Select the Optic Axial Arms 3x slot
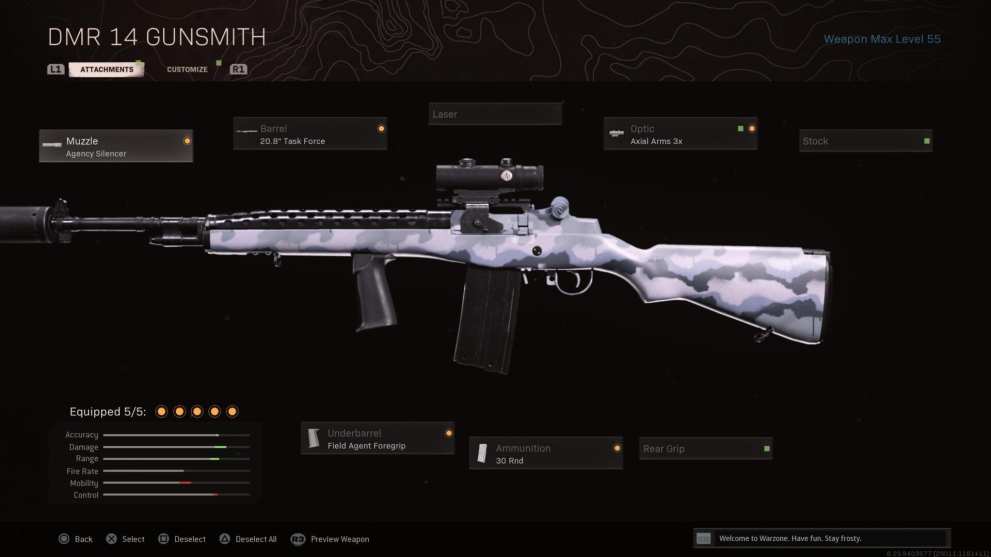The width and height of the screenshot is (991, 557). pos(680,134)
